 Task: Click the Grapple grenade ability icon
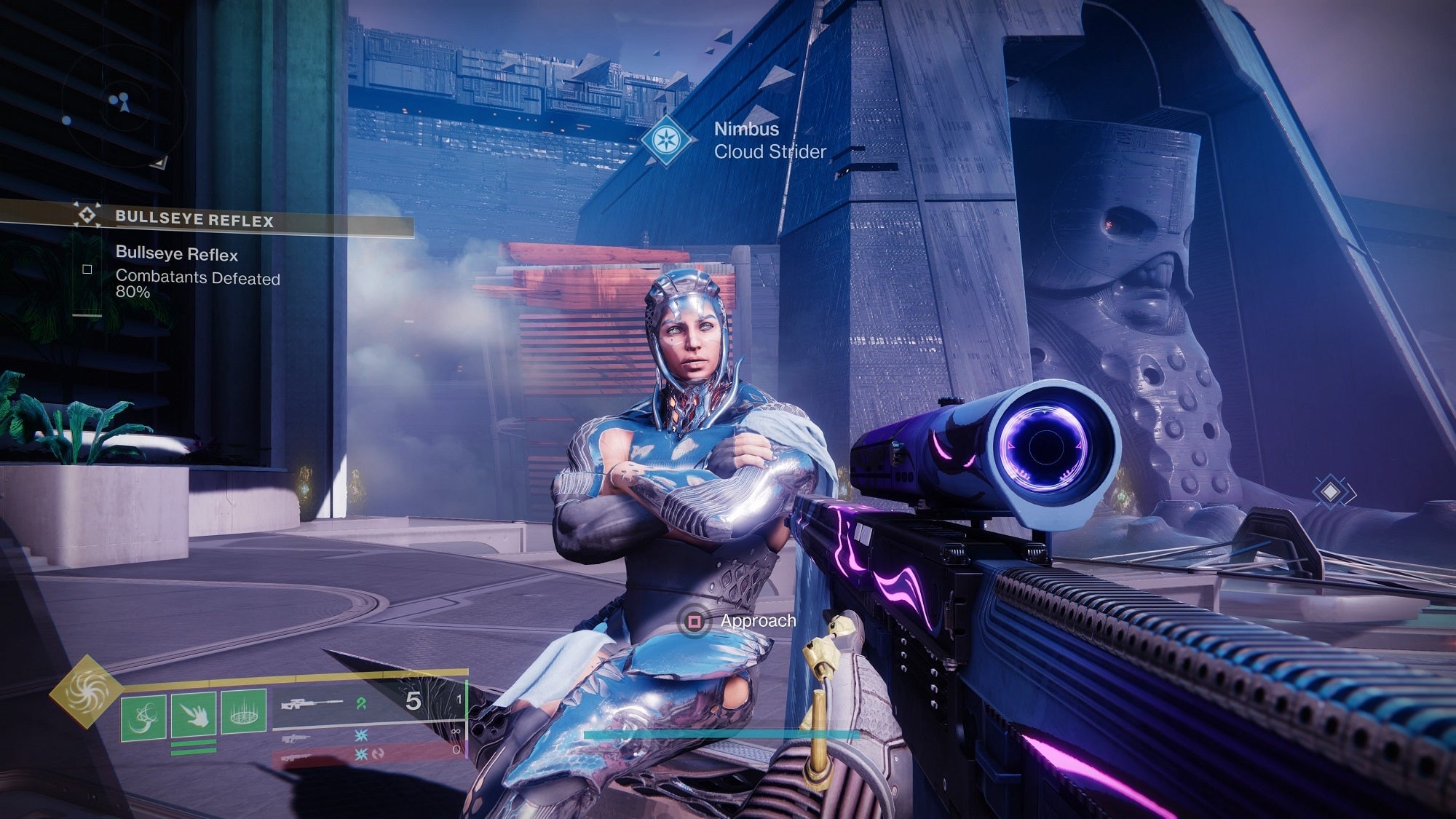143,716
